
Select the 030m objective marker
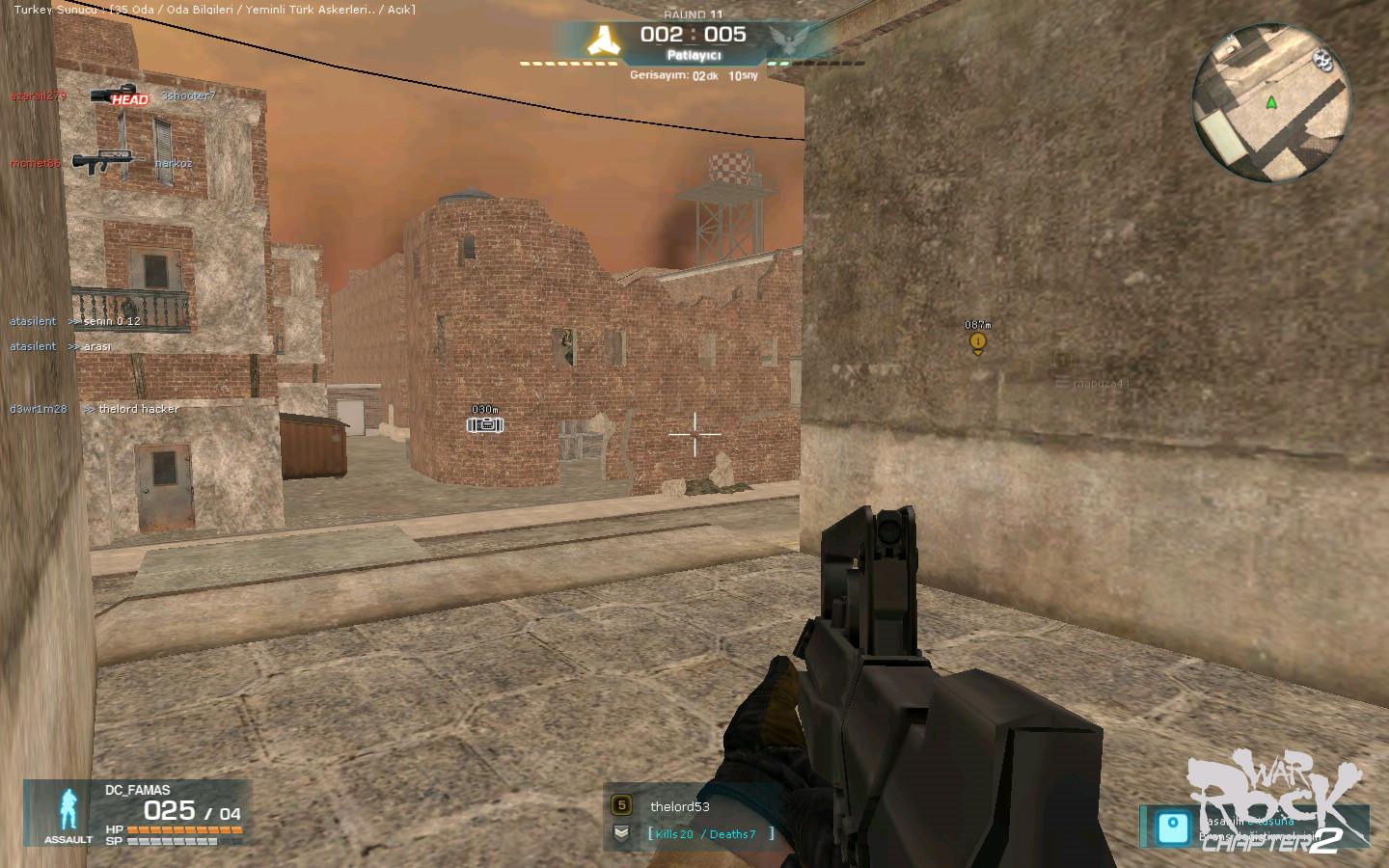click(x=484, y=424)
